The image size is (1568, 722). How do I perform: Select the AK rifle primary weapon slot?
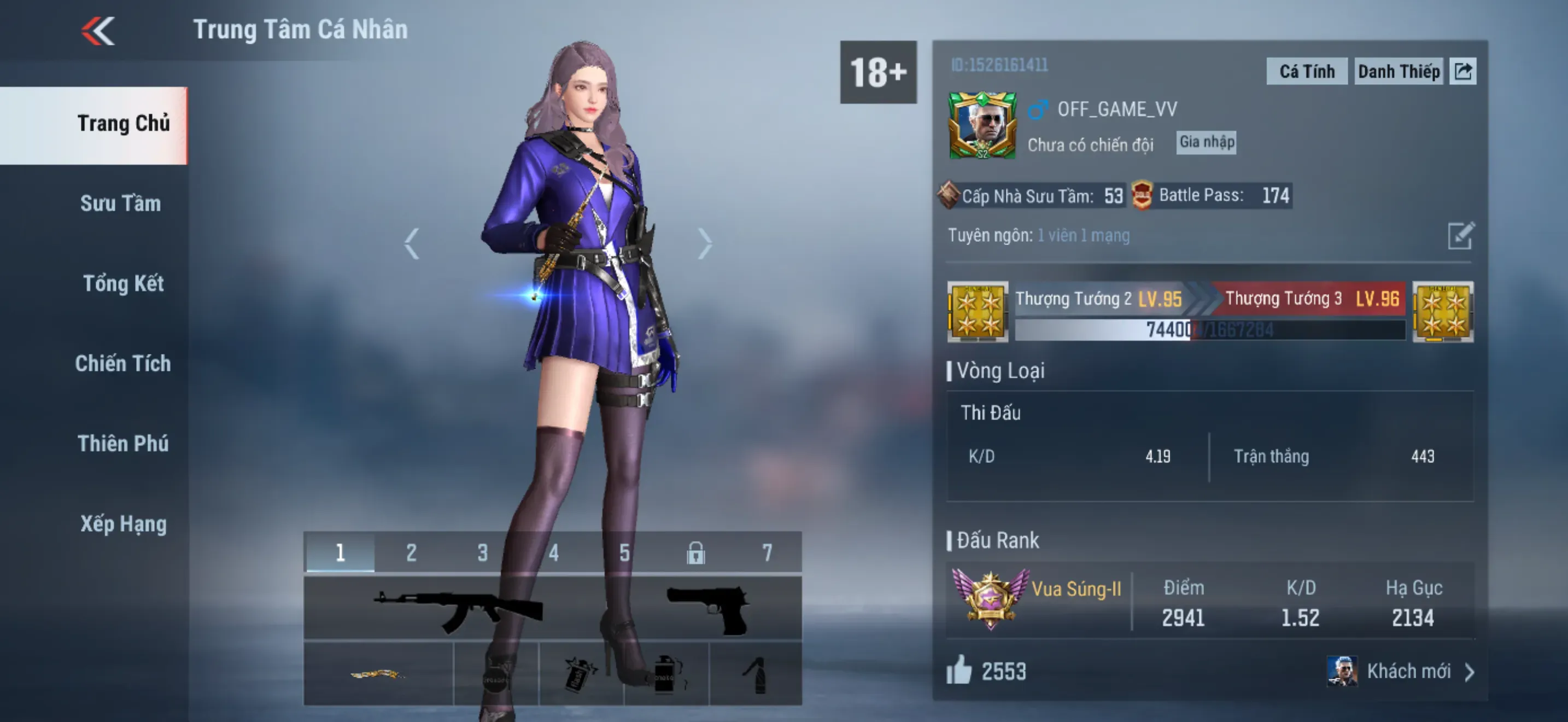(x=458, y=609)
